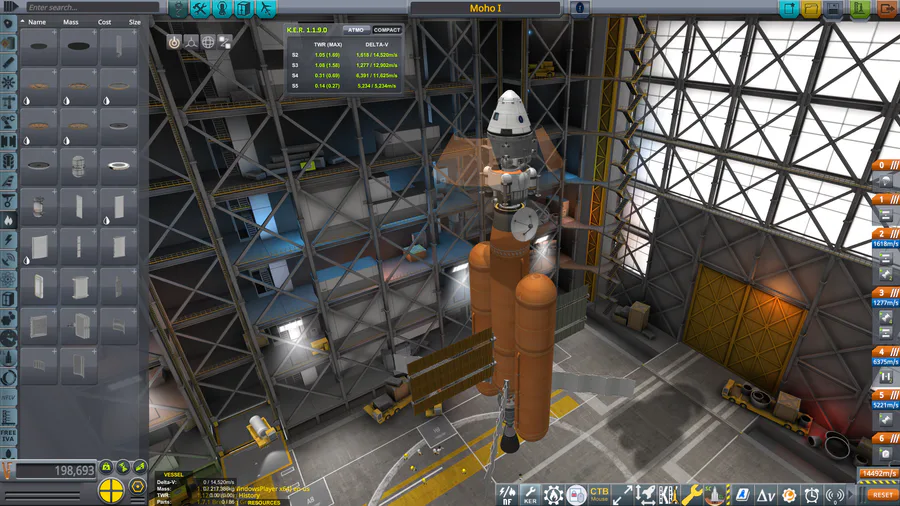This screenshot has width=900, height=506.
Task: Sort the parts list by Mass
Action: [x=69, y=21]
